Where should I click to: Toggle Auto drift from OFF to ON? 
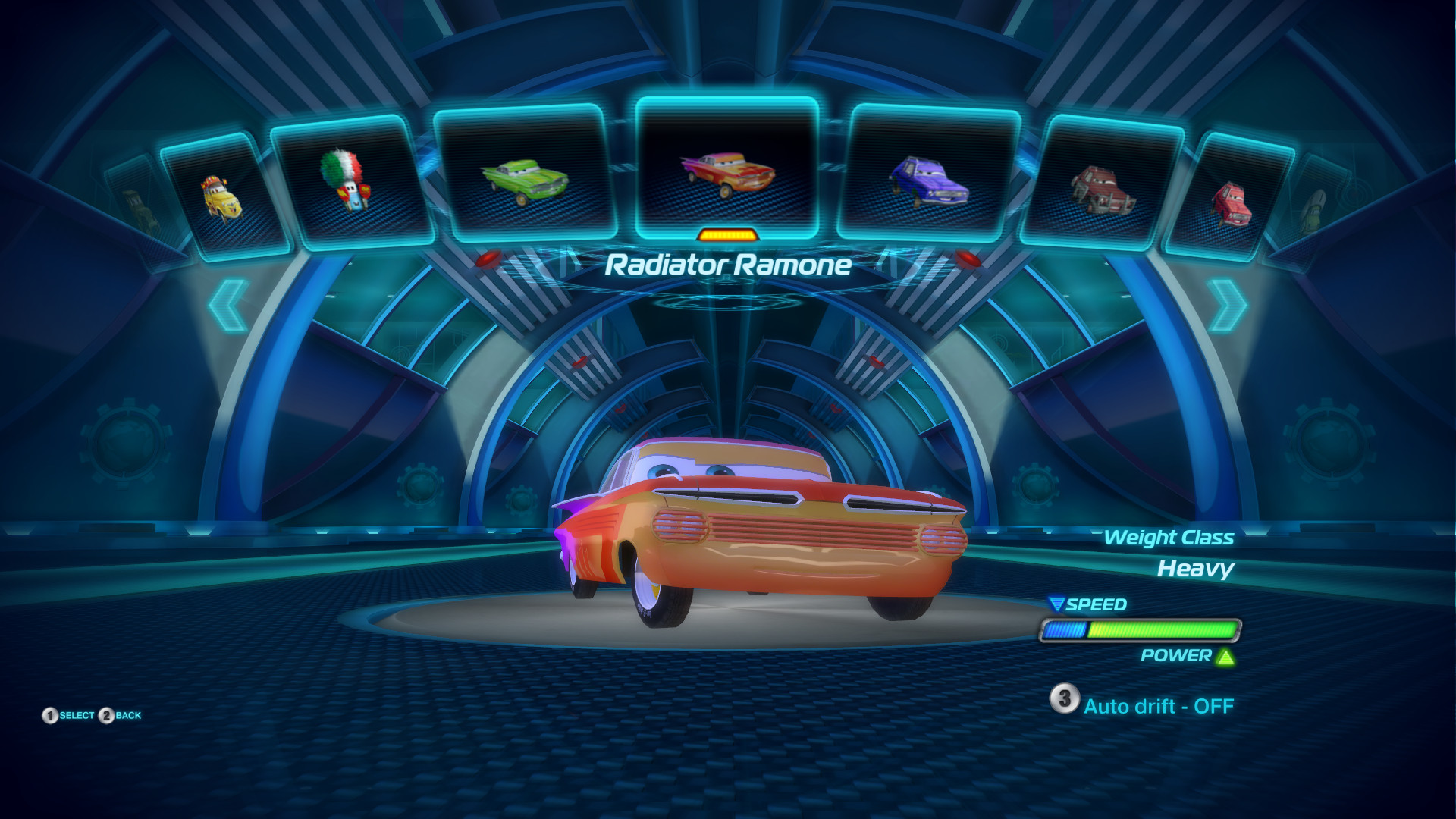coord(1158,704)
